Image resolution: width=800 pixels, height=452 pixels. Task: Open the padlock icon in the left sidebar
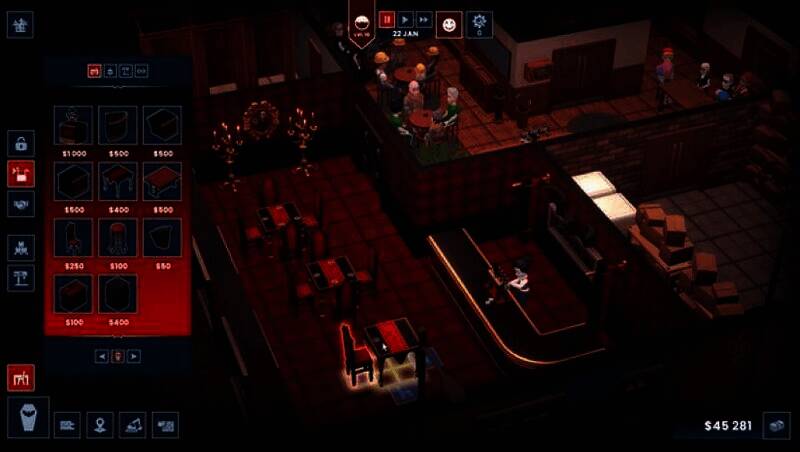[x=21, y=143]
